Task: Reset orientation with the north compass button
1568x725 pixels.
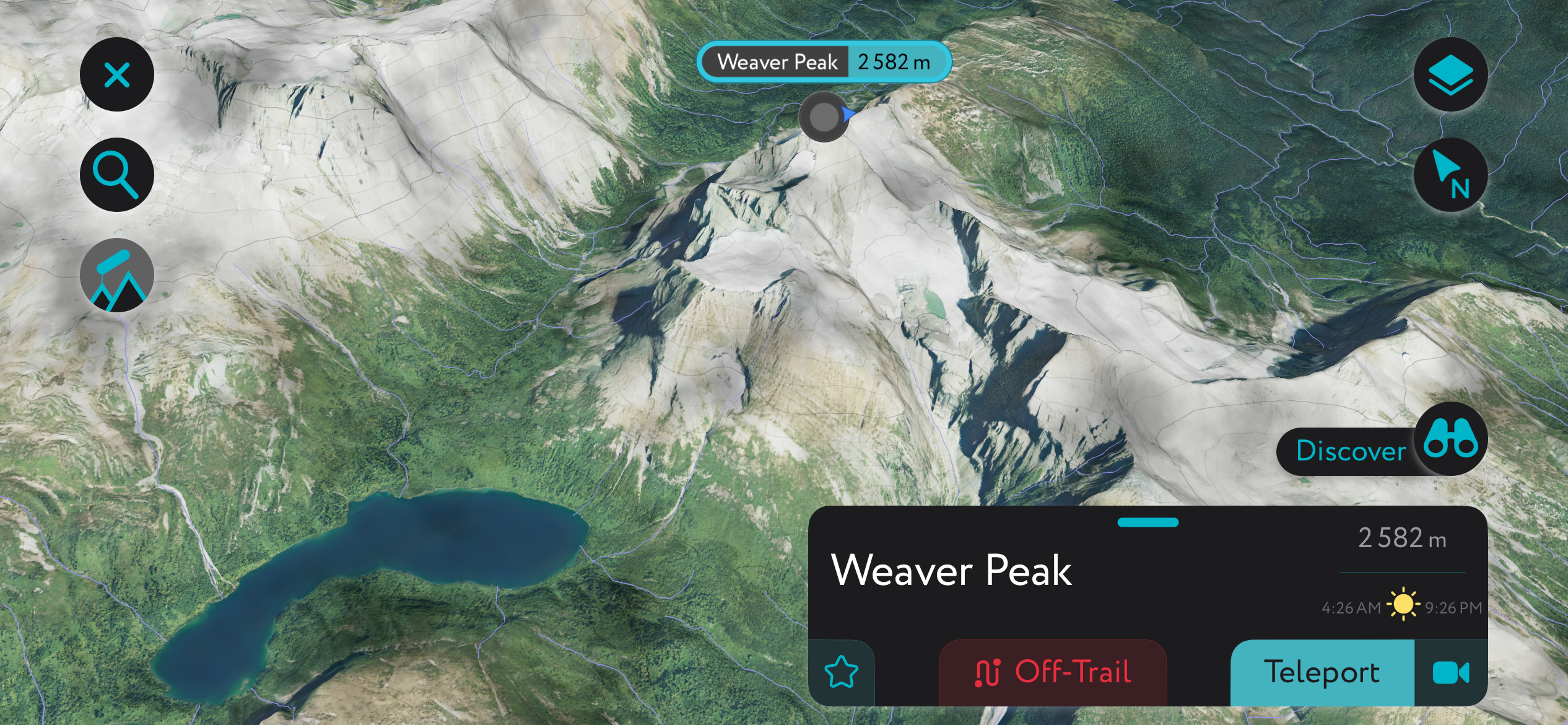Action: (x=1450, y=175)
